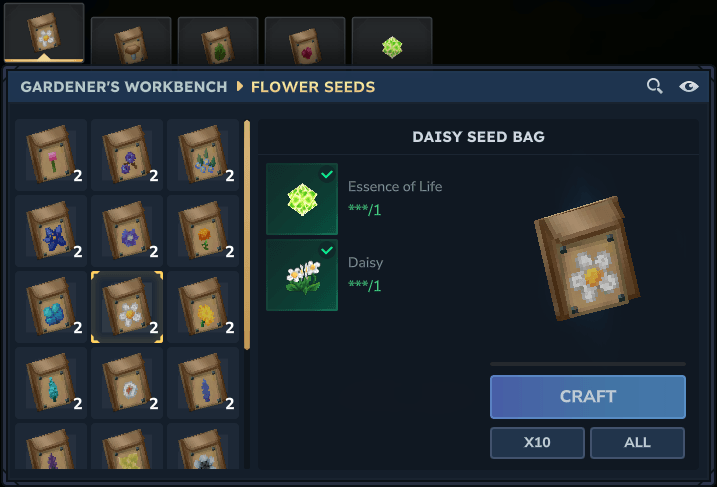717x487 pixels.
Task: Choose the pink flower seed bag recipe
Action: coord(51,154)
